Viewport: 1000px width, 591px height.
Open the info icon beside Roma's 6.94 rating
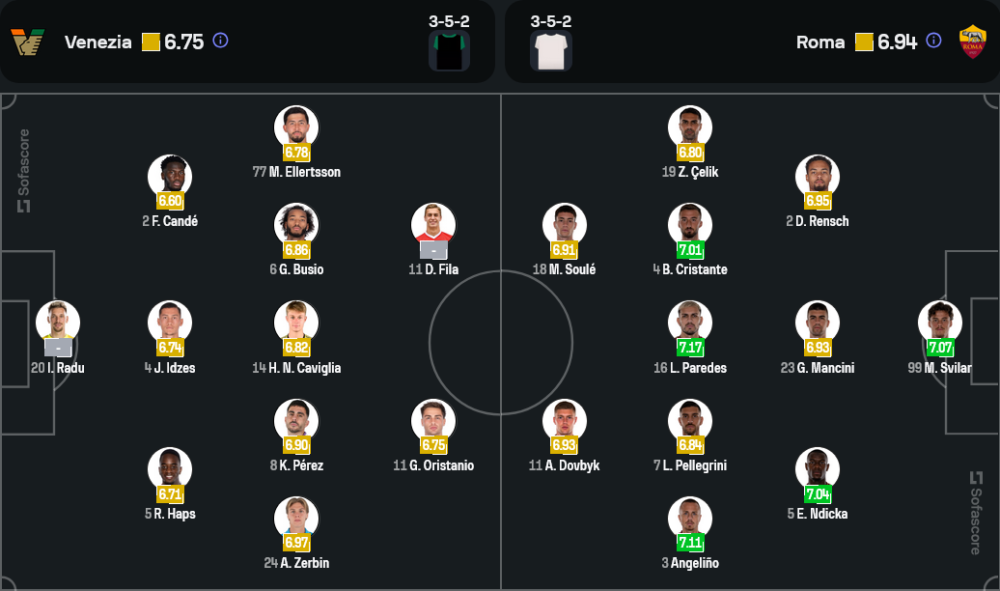[x=933, y=41]
